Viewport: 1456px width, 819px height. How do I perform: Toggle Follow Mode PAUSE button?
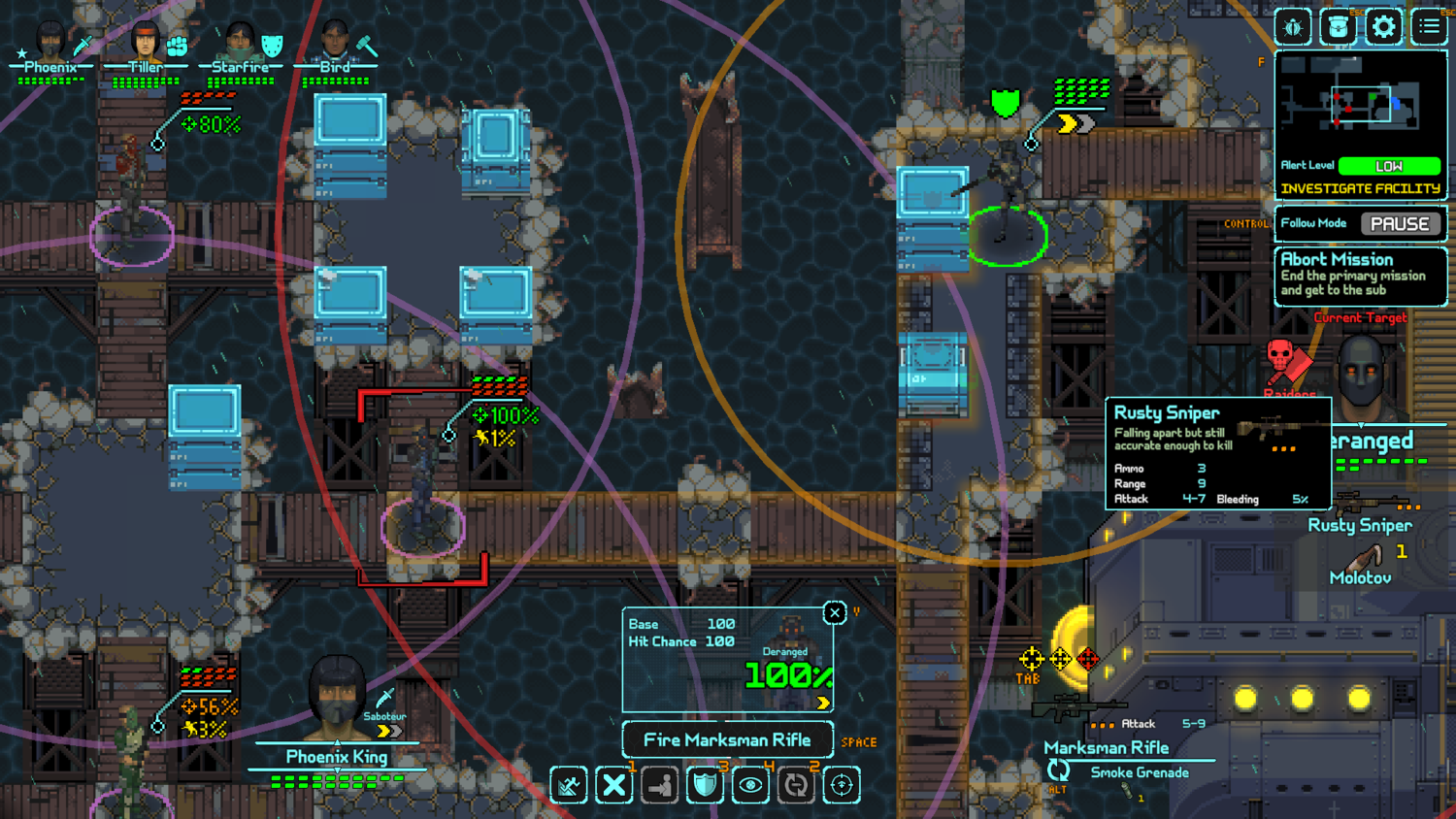(1399, 224)
